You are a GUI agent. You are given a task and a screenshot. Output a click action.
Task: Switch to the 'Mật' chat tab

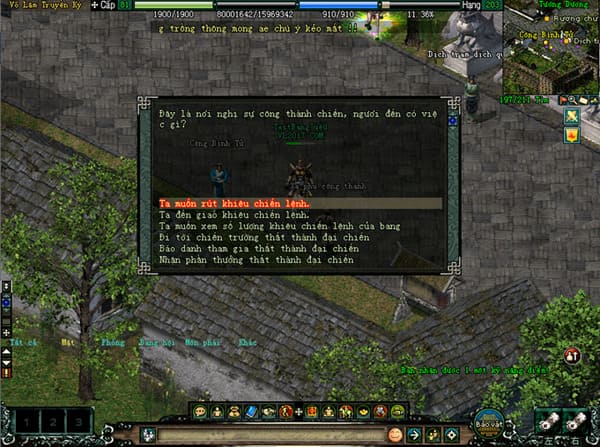coord(66,341)
